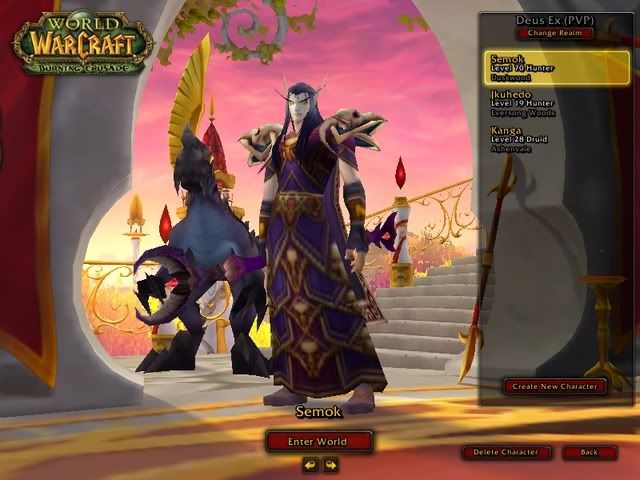Delete Character button
This screenshot has width=640, height=480.
pyautogui.click(x=506, y=452)
